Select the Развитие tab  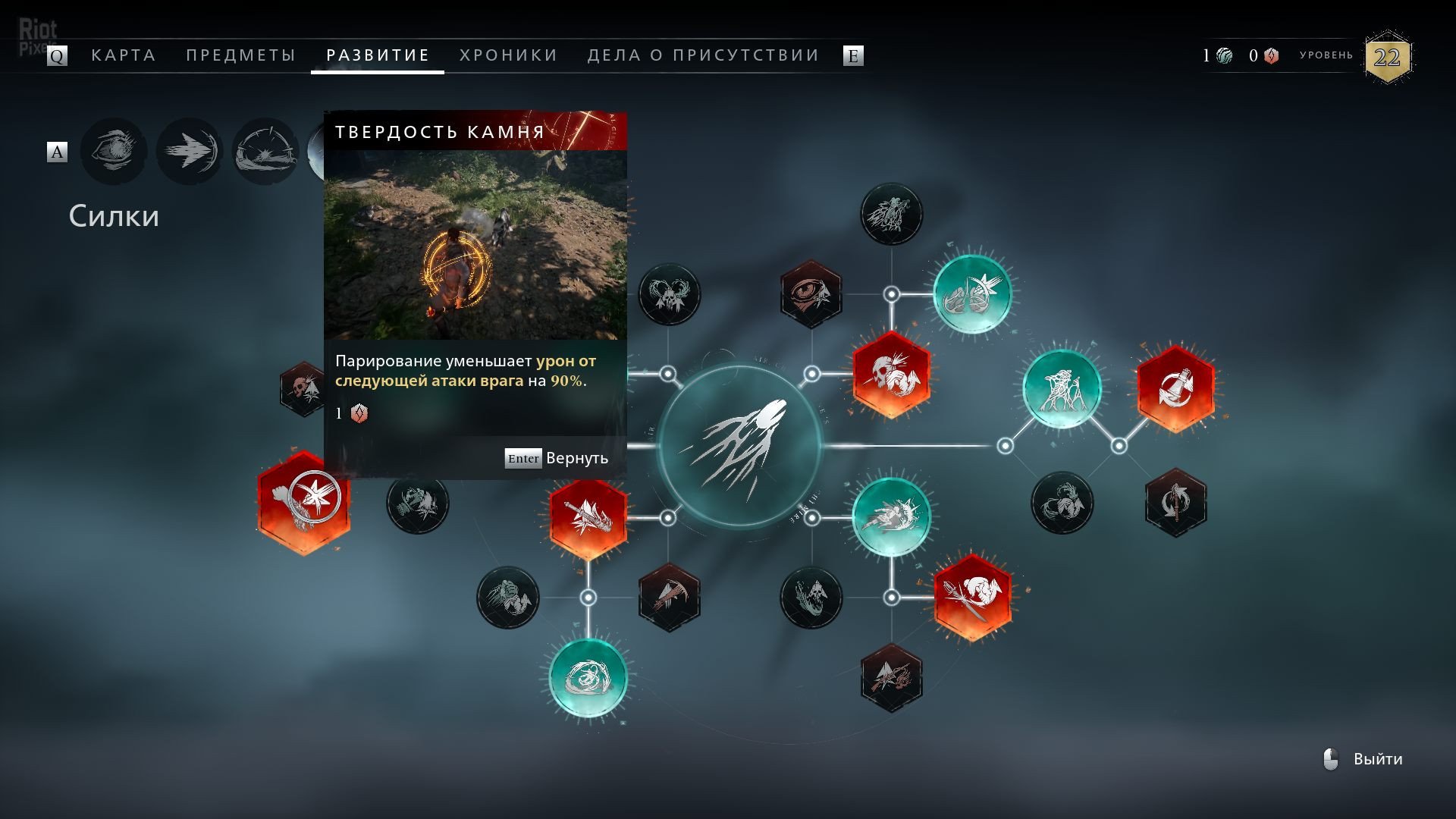(378, 55)
